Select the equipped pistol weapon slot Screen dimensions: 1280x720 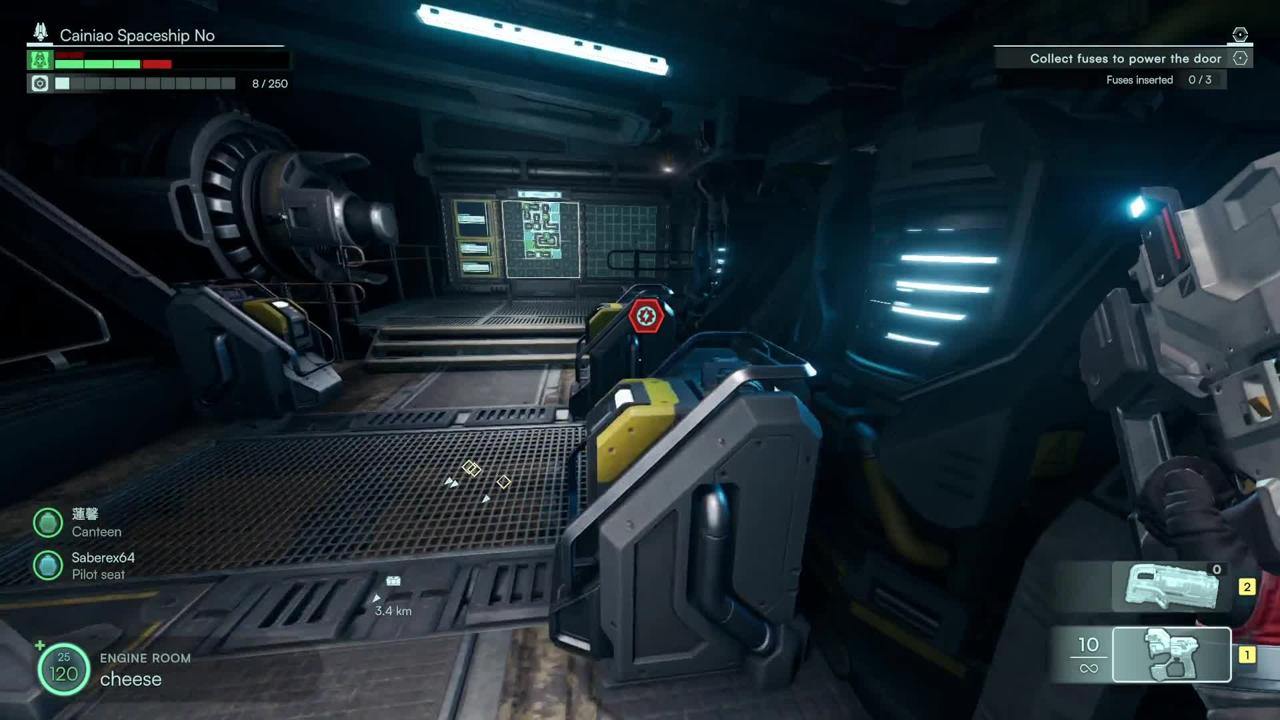point(1171,654)
